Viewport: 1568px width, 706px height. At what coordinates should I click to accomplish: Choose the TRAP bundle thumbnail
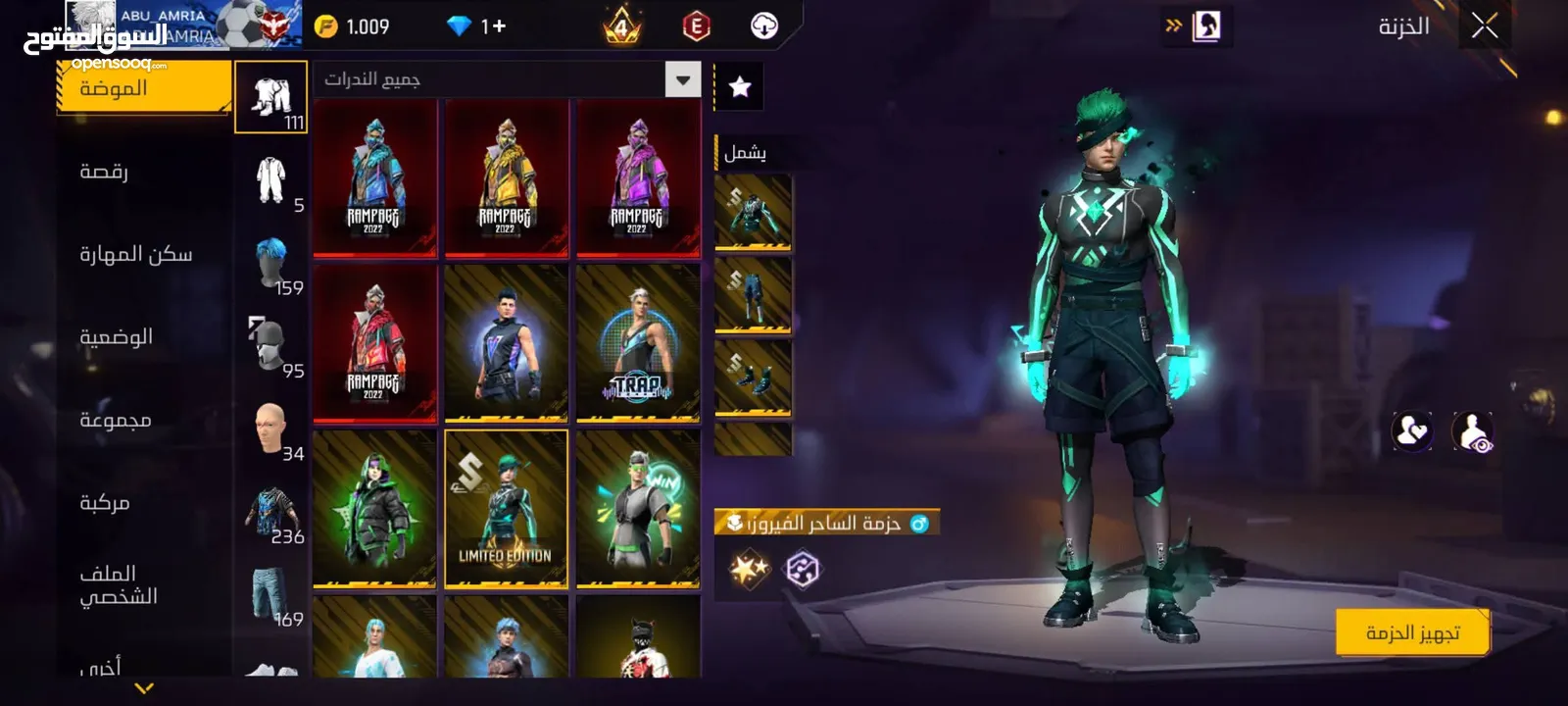coord(638,343)
